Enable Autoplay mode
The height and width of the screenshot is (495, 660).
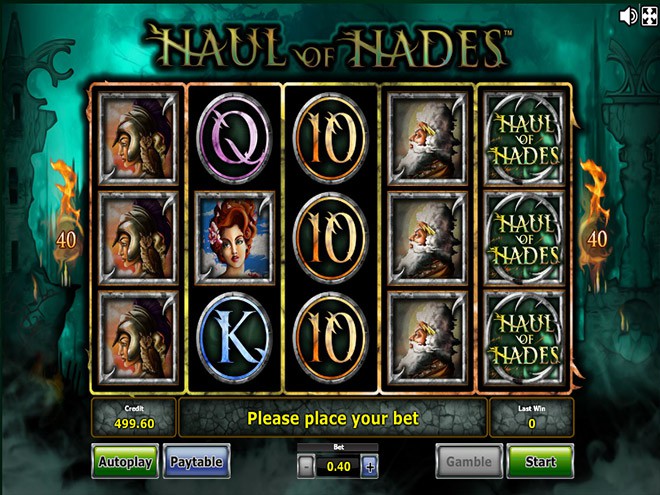pos(125,461)
